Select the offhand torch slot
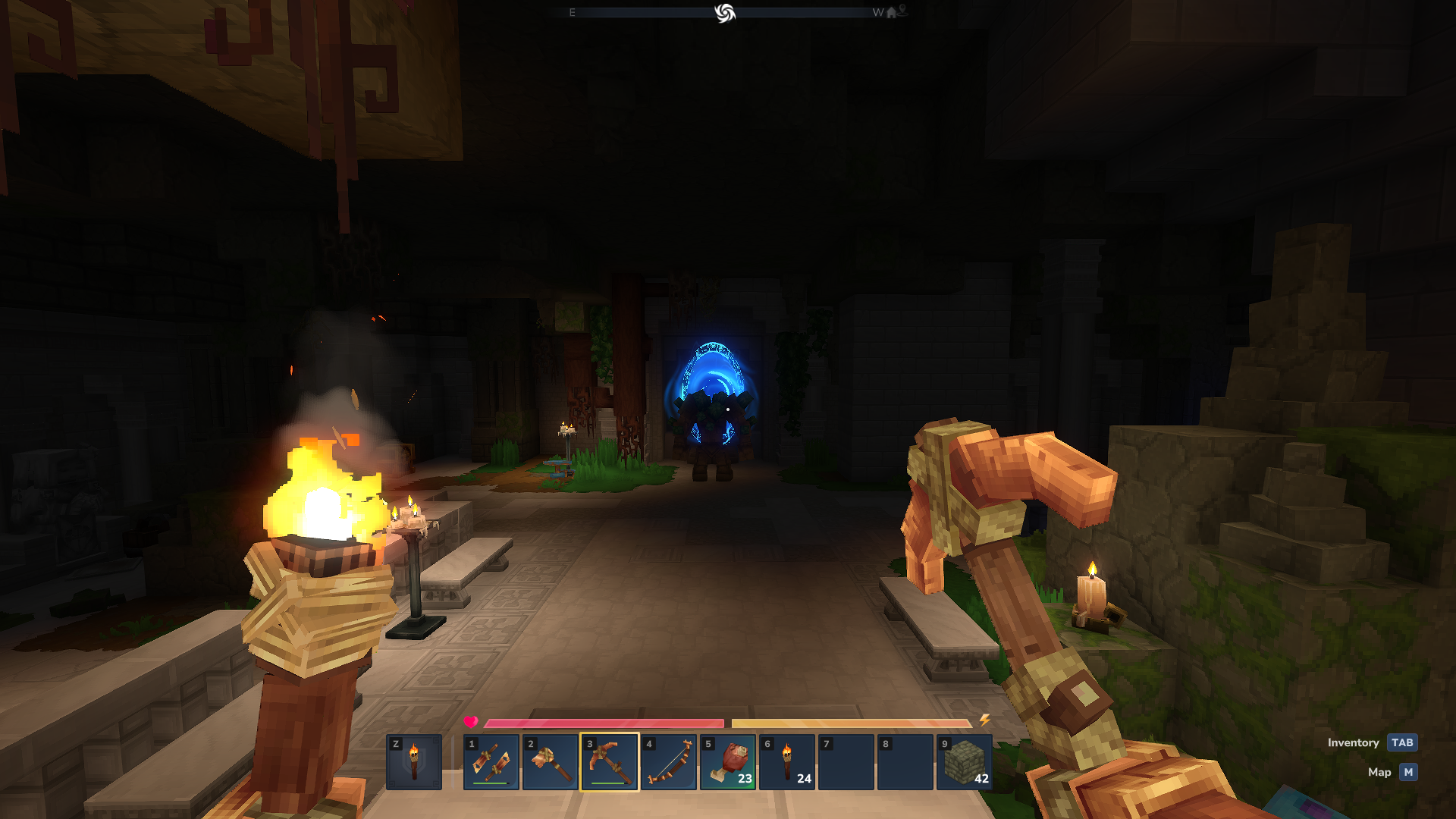This screenshot has width=1456, height=819. (414, 762)
